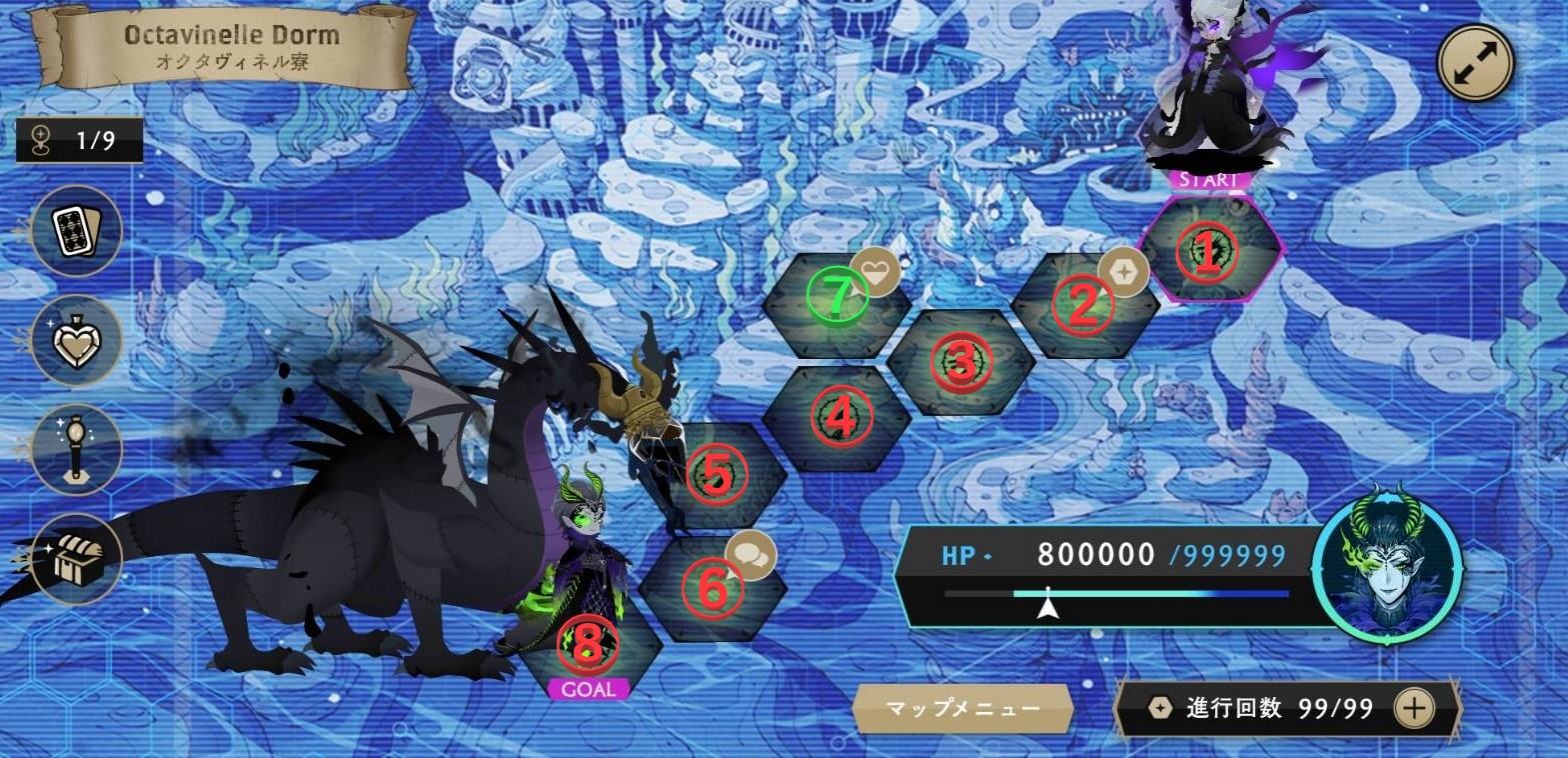Select the green hex tile number 7
The width and height of the screenshot is (1568, 758).
click(836, 296)
